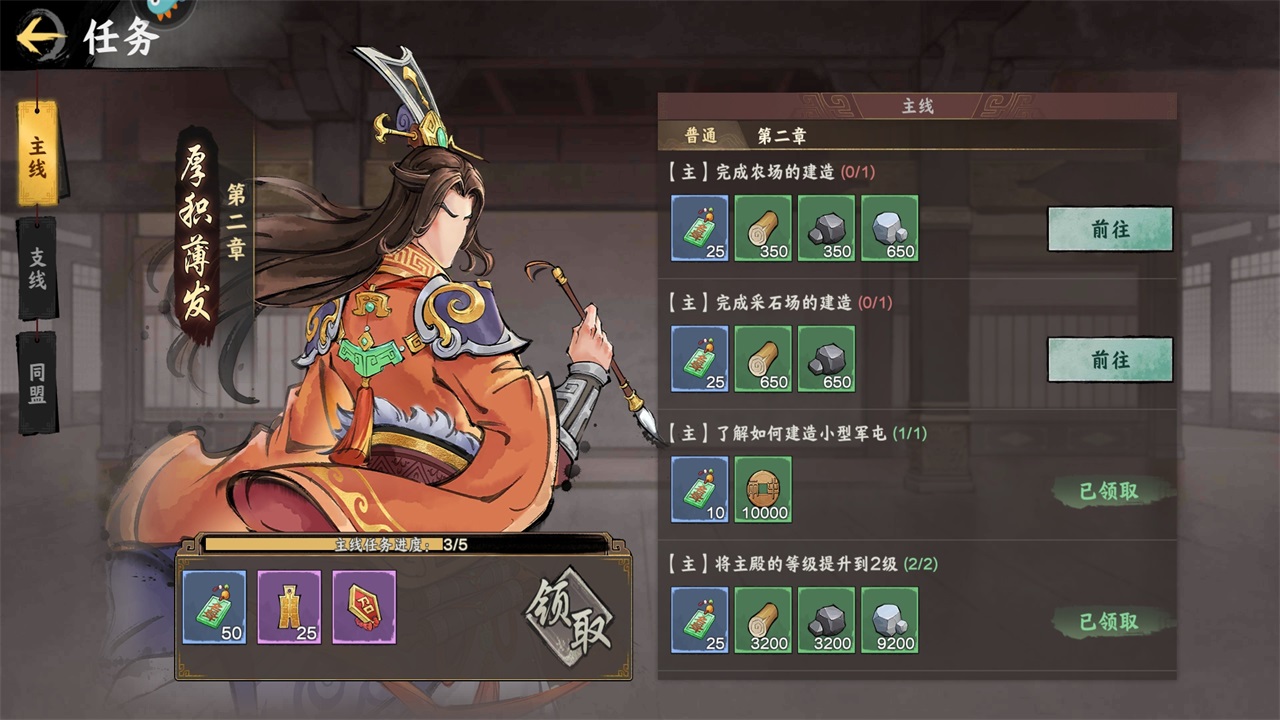
Task: Check the red seal item reward
Action: 364,607
